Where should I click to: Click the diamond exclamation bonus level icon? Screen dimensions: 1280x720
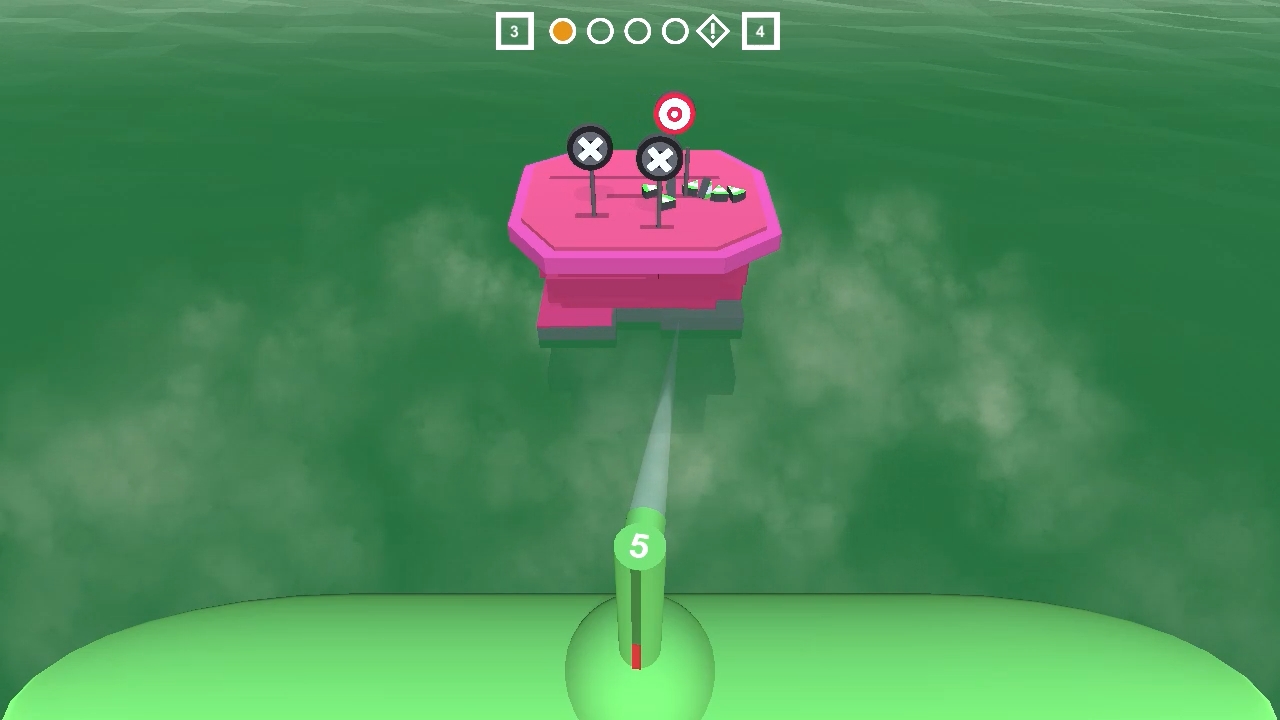click(715, 31)
